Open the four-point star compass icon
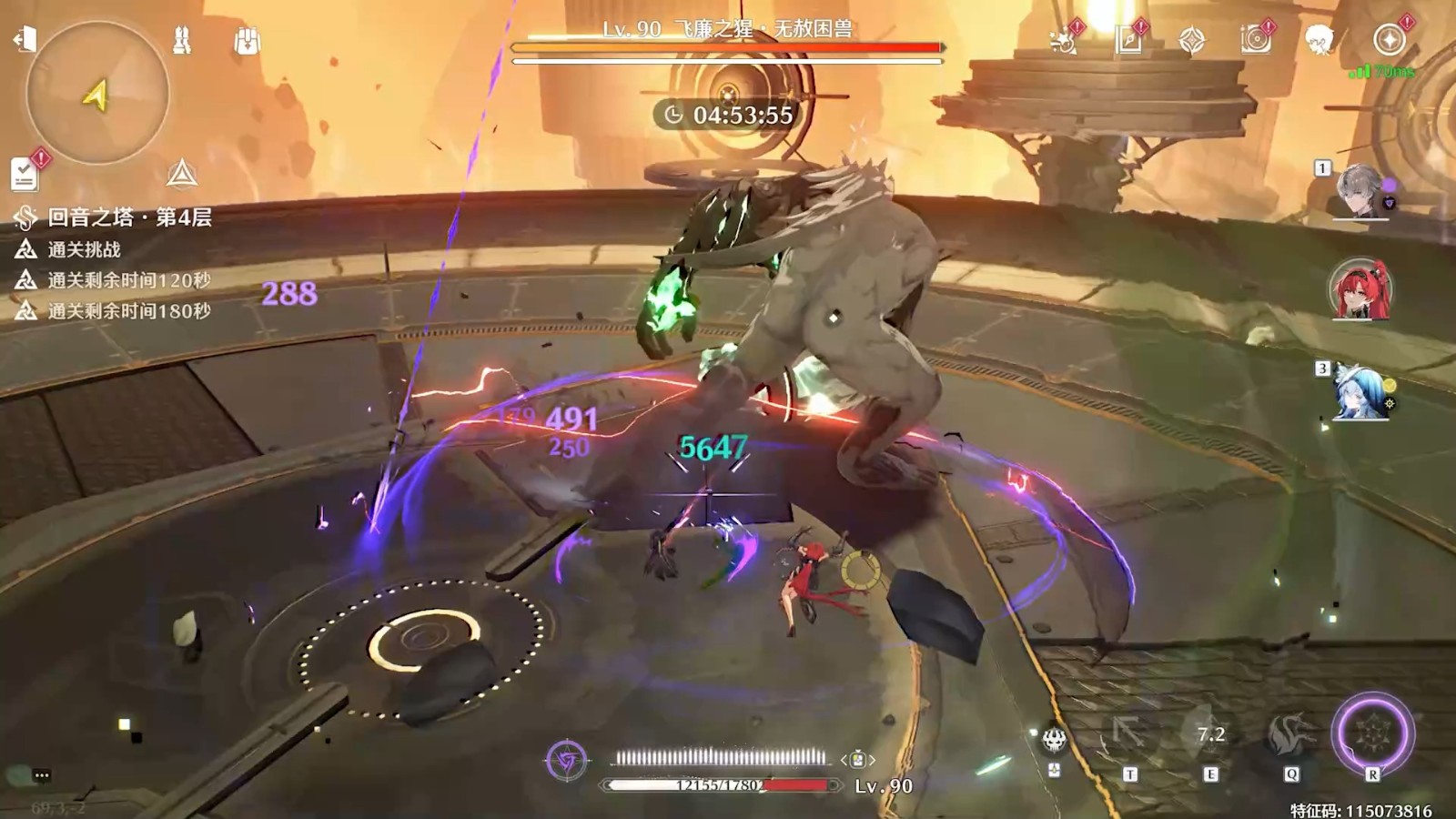This screenshot has height=819, width=1456. [1192, 40]
